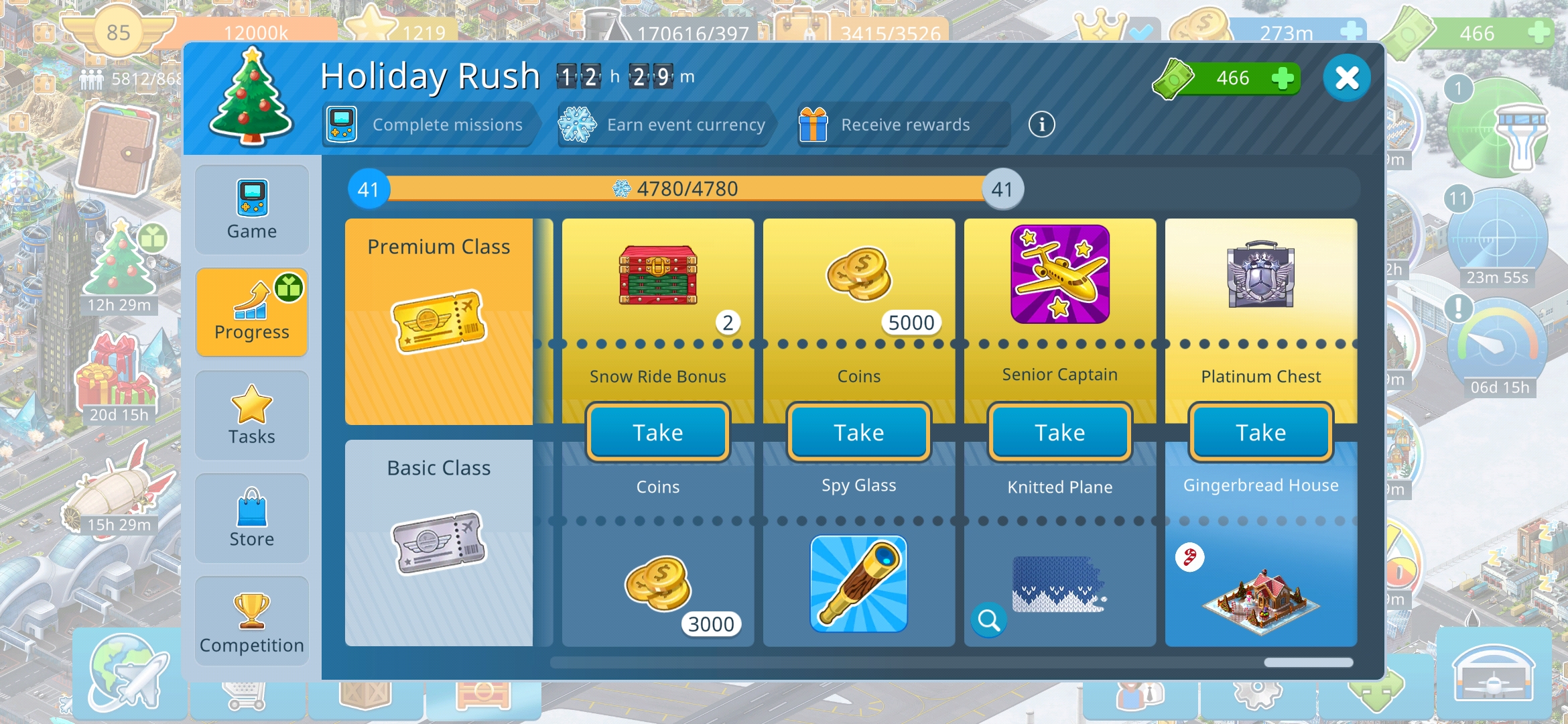Select the Basic Class silver ticket
Image resolution: width=1568 pixels, height=724 pixels.
point(439,543)
